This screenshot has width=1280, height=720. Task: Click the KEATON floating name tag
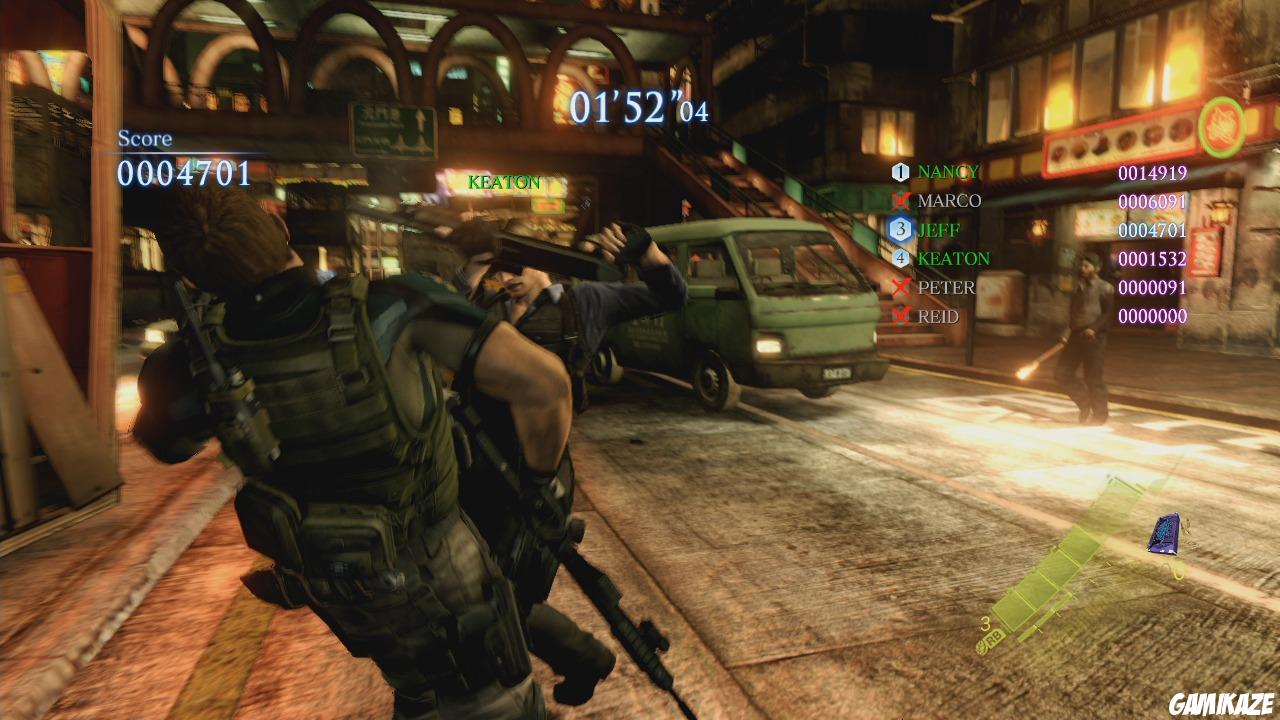pyautogui.click(x=502, y=183)
